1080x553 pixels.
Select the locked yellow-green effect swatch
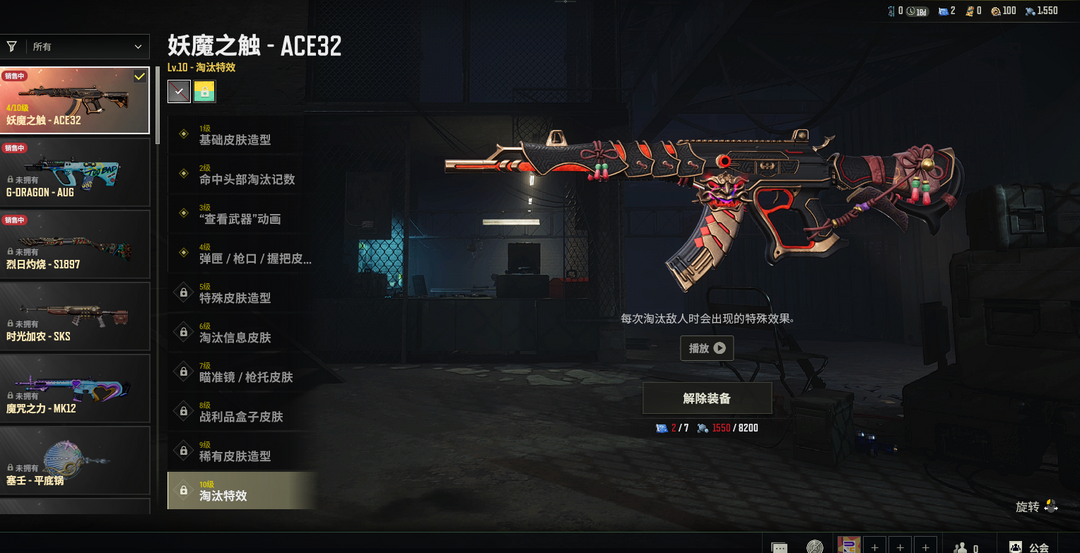(x=205, y=92)
